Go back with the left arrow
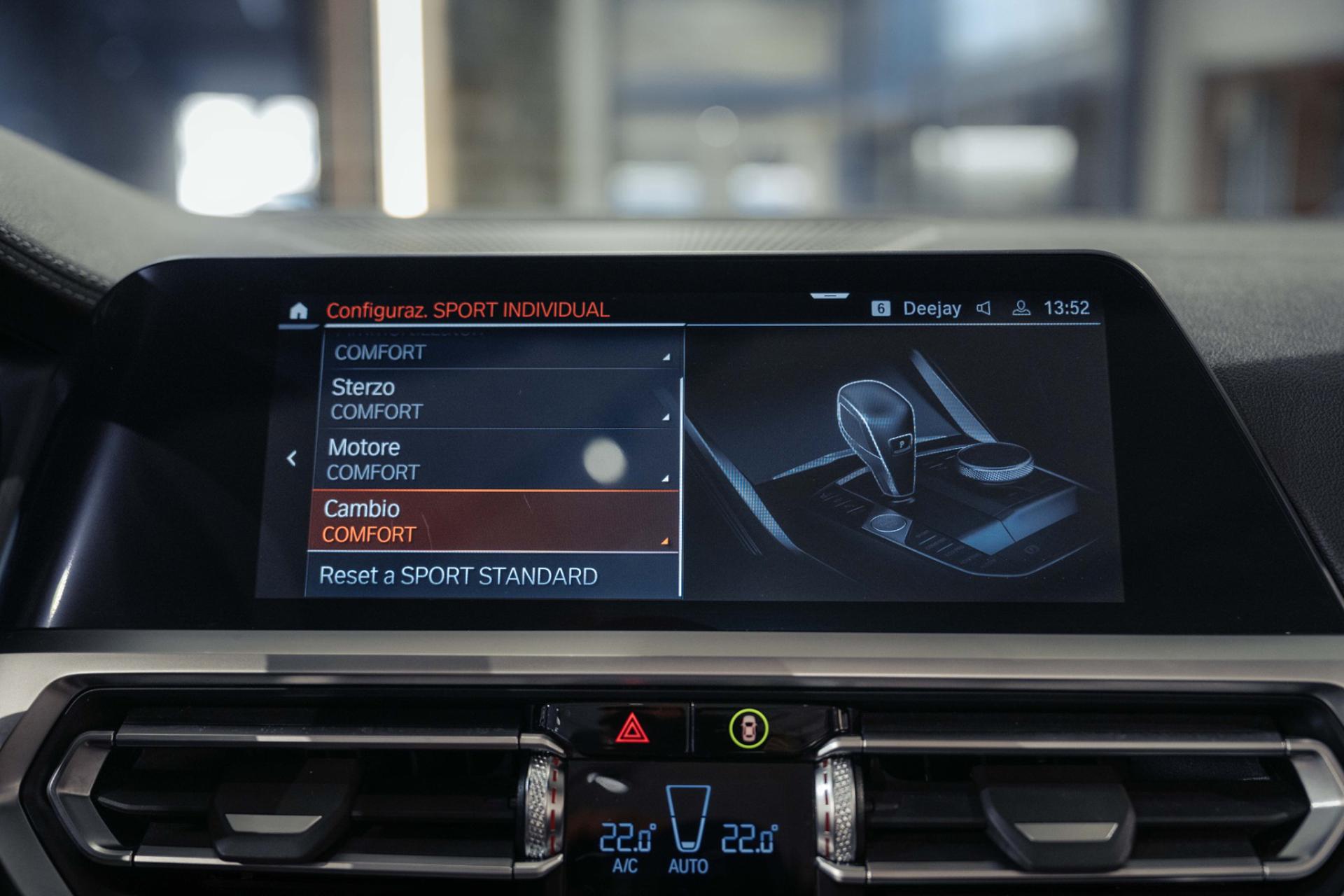The height and width of the screenshot is (896, 1344). click(292, 458)
